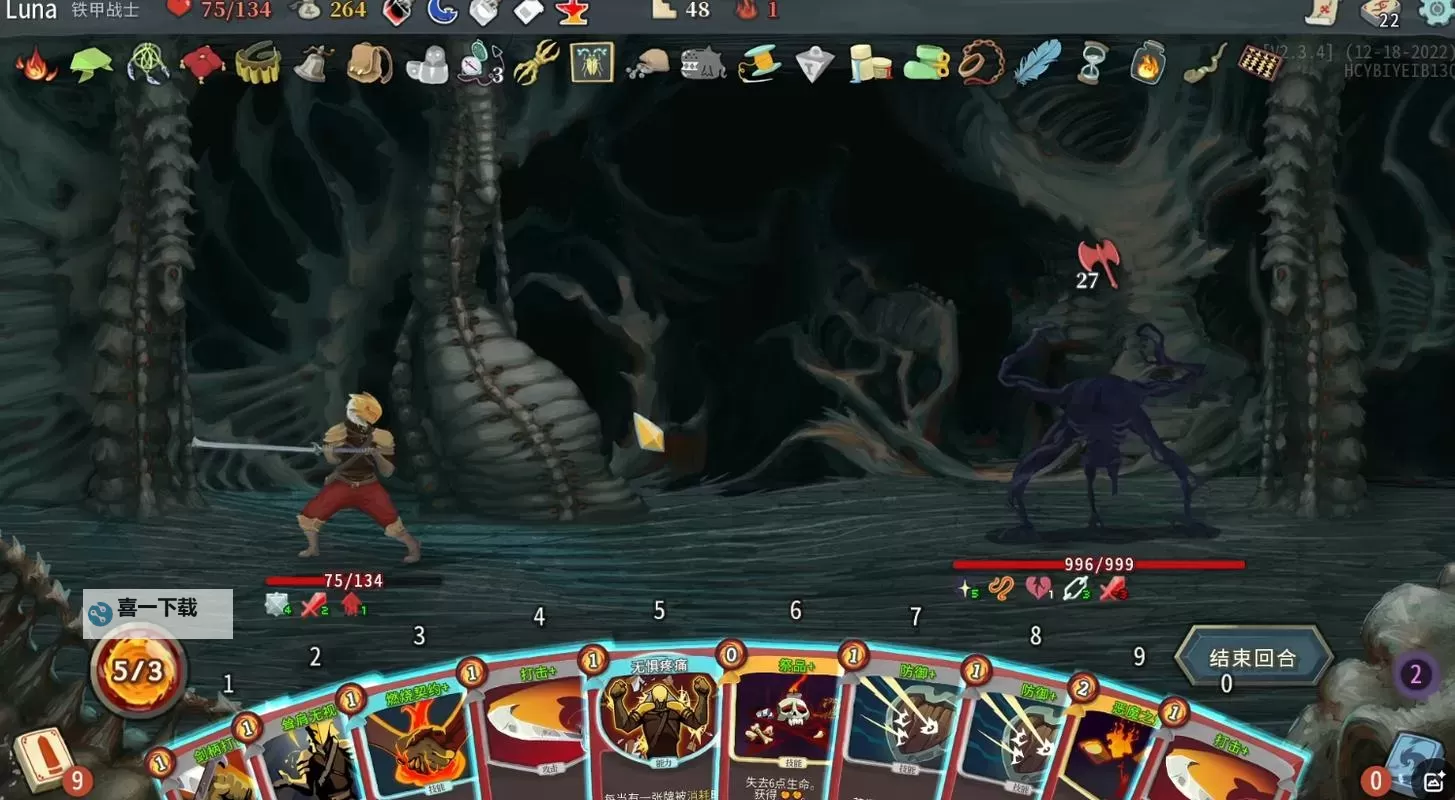Screen dimensions: 1455x800
Task: Check the framed insect specimen relic
Action: tap(592, 62)
